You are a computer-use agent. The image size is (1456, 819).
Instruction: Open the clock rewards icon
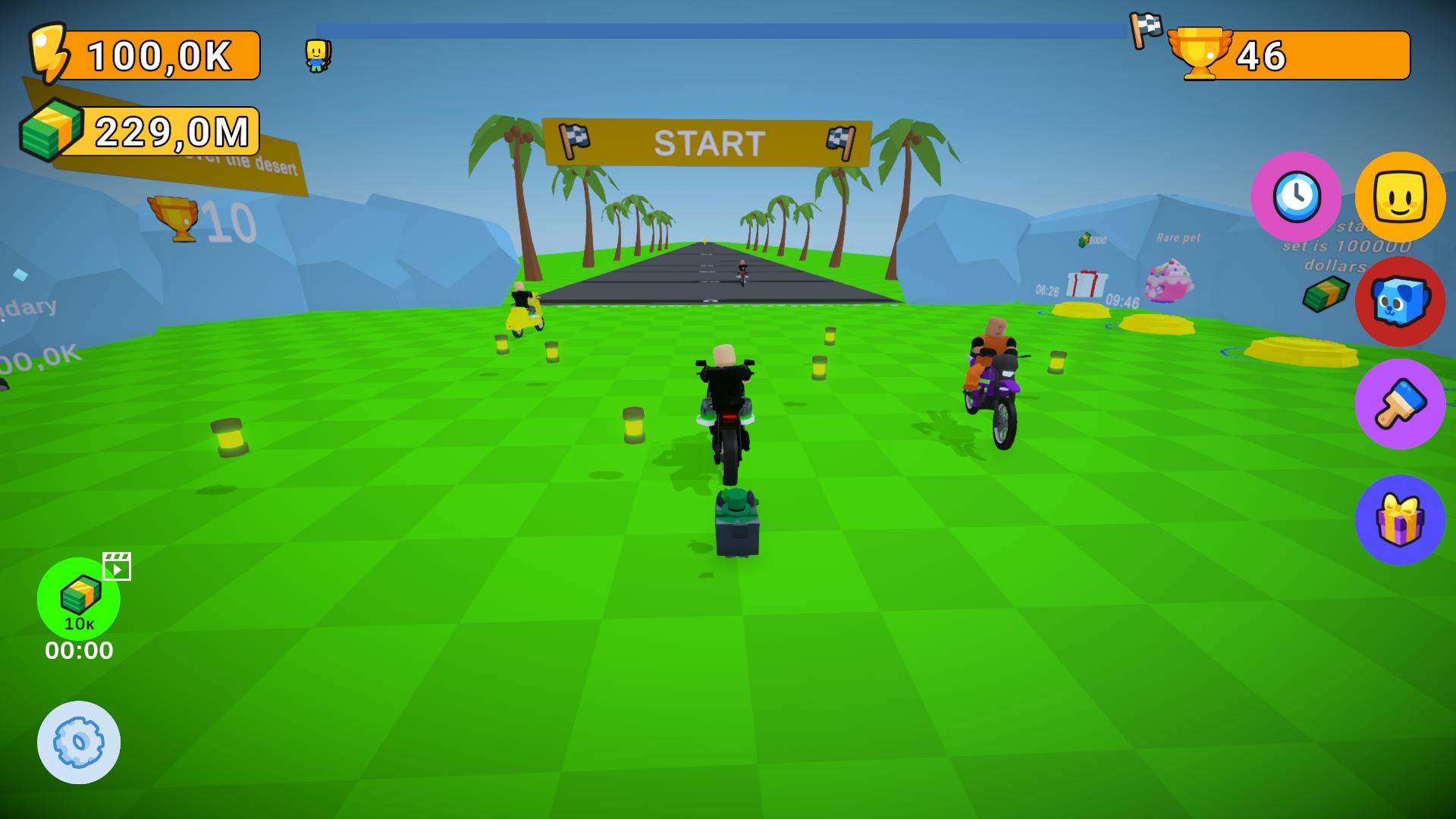1297,197
